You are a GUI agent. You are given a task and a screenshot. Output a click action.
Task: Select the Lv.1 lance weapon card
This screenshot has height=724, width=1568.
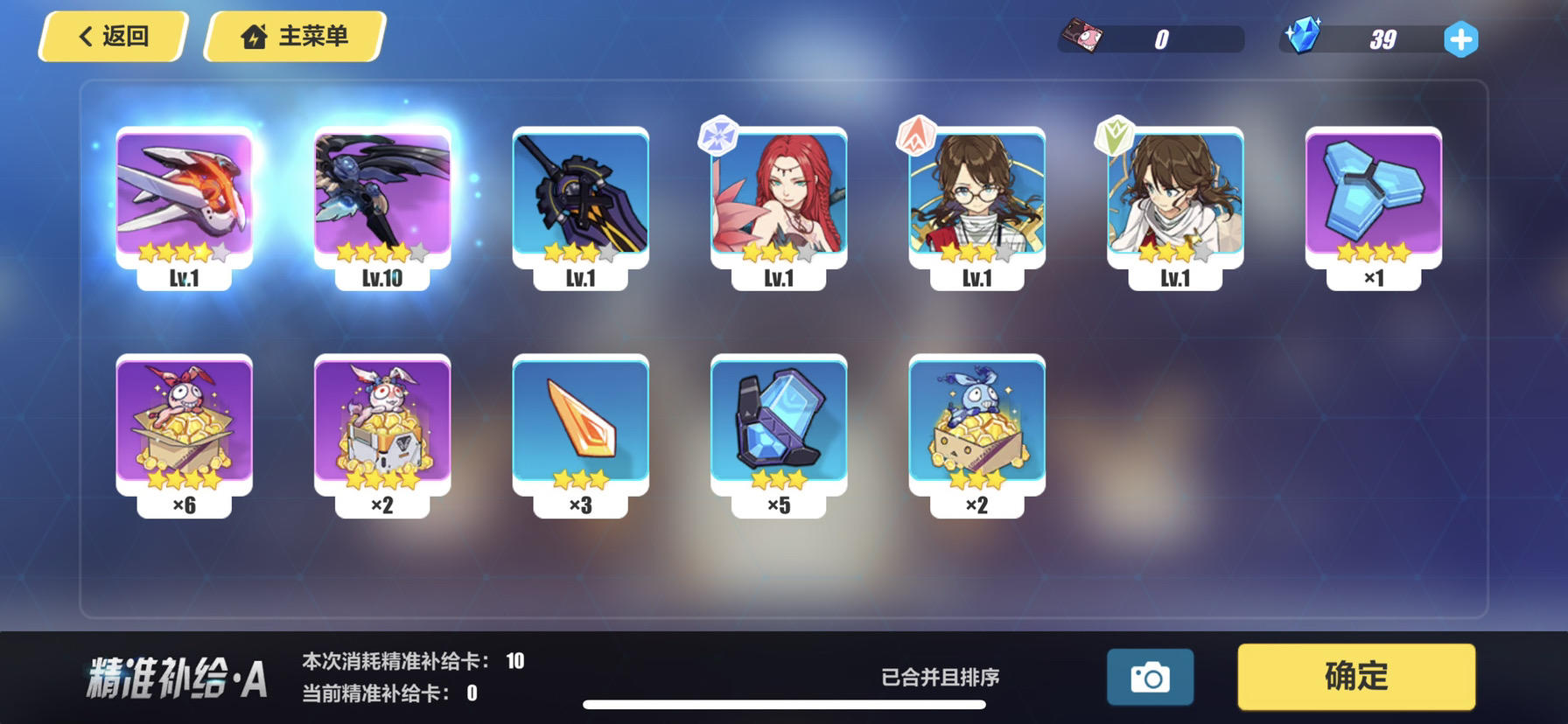[580, 197]
